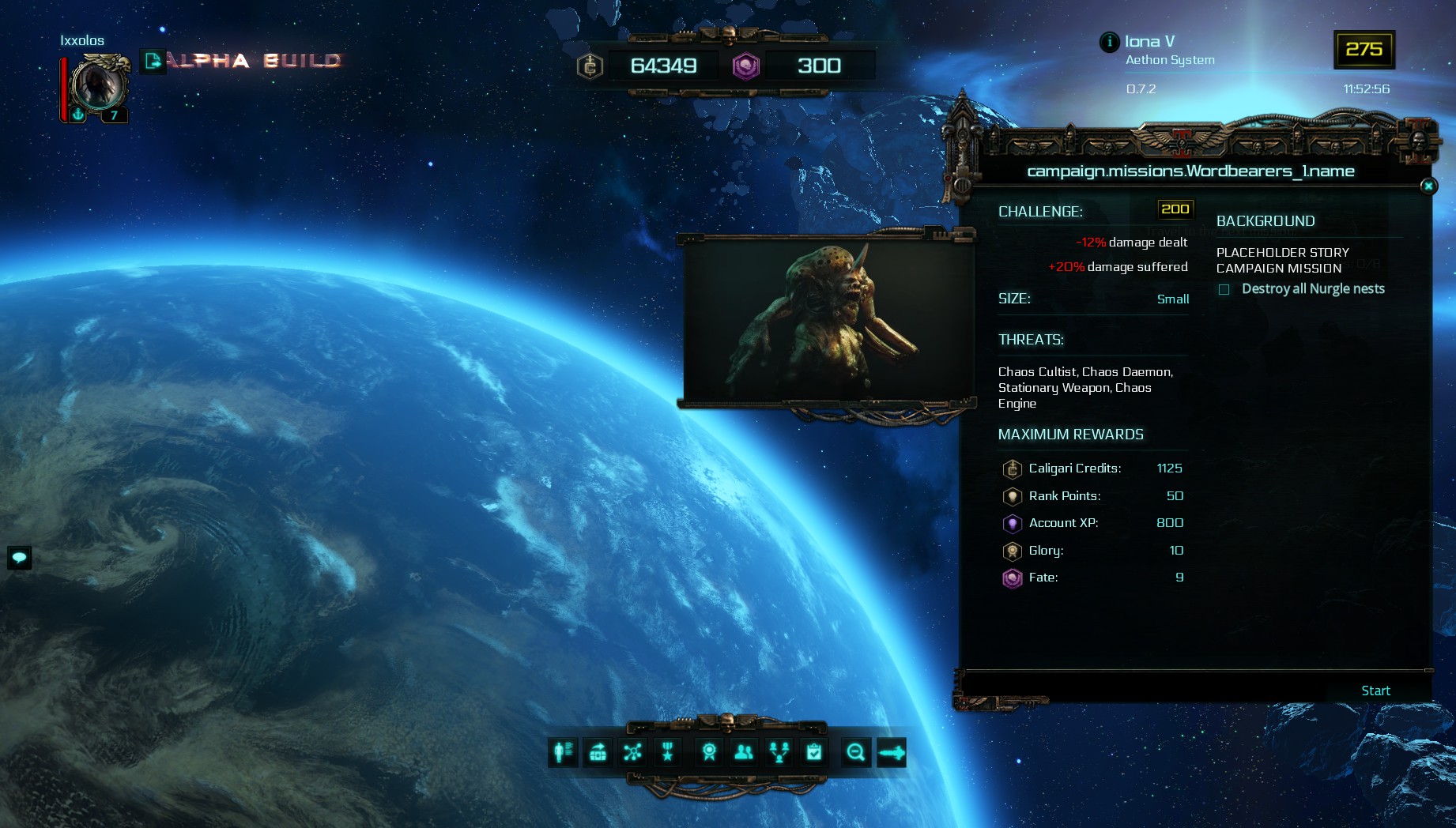Click the anchor icon under the portrait
The height and width of the screenshot is (828, 1456).
[x=78, y=115]
